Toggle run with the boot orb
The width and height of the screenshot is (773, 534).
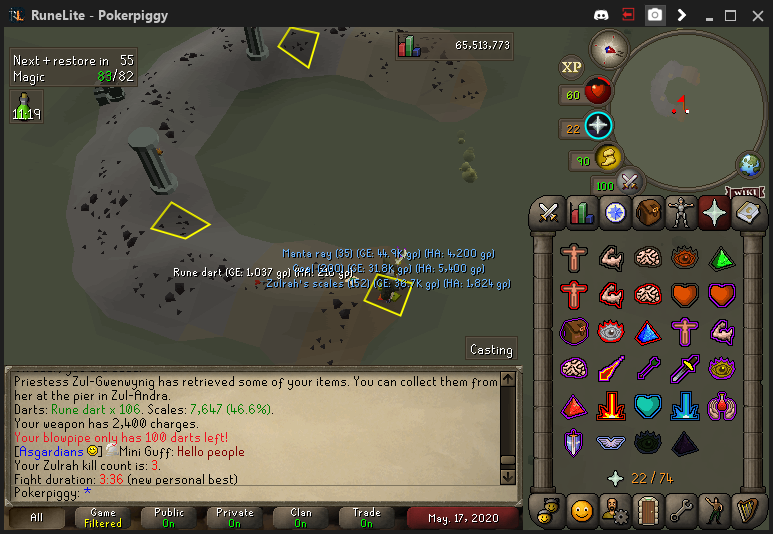[x=608, y=158]
